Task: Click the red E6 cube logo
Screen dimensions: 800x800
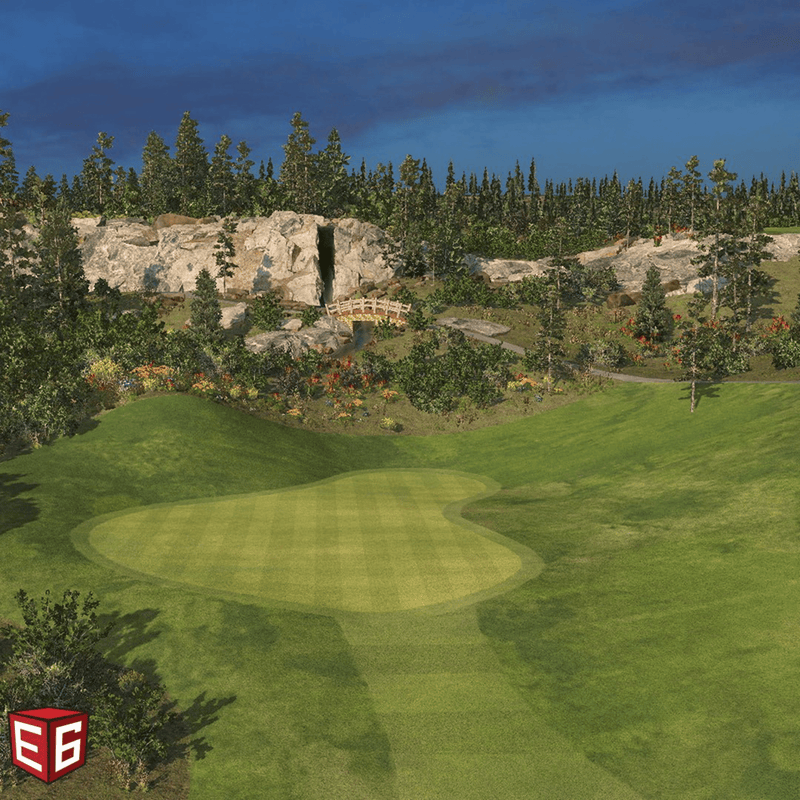Action: [48, 744]
